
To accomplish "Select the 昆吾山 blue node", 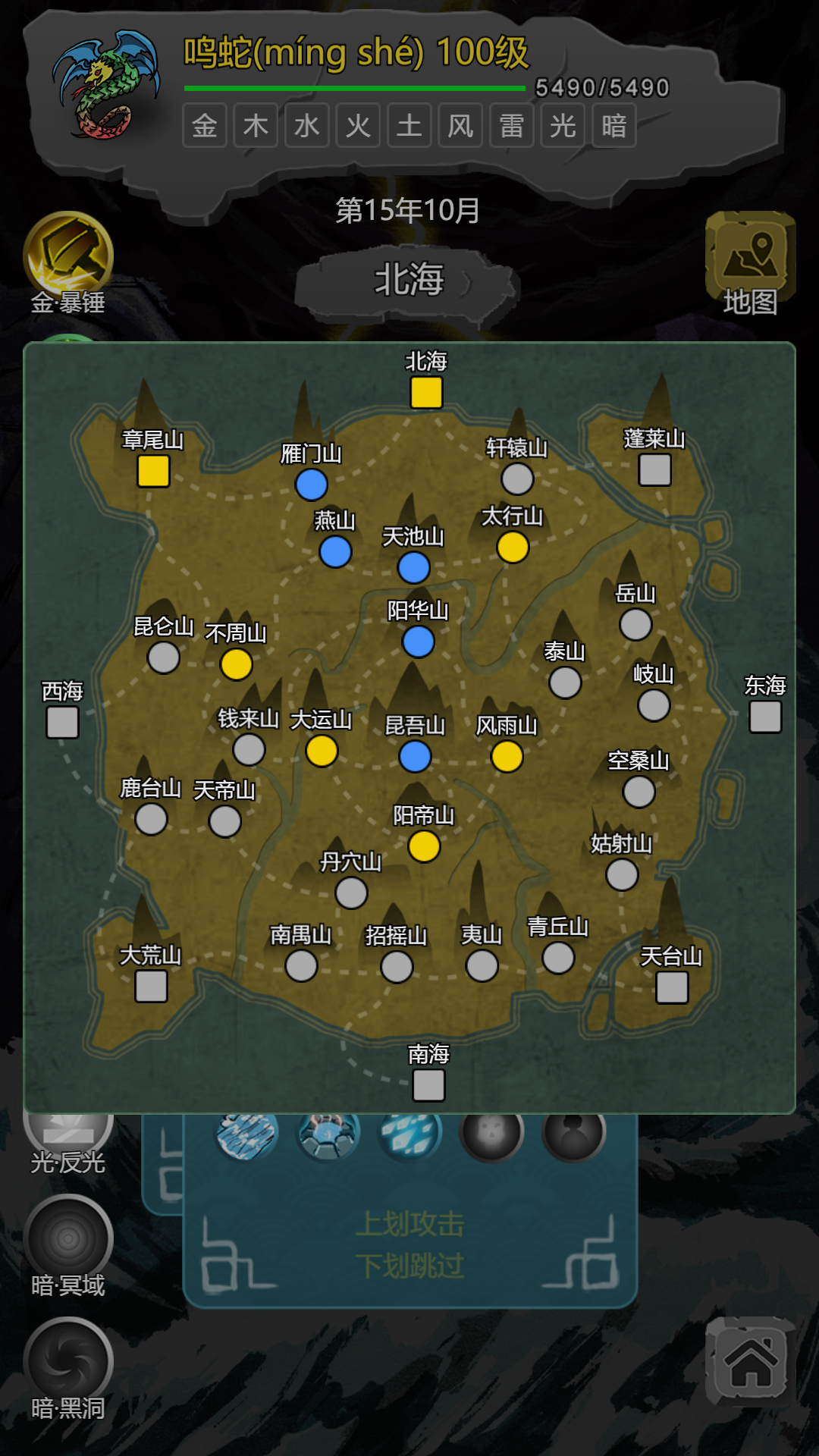I will [x=415, y=757].
